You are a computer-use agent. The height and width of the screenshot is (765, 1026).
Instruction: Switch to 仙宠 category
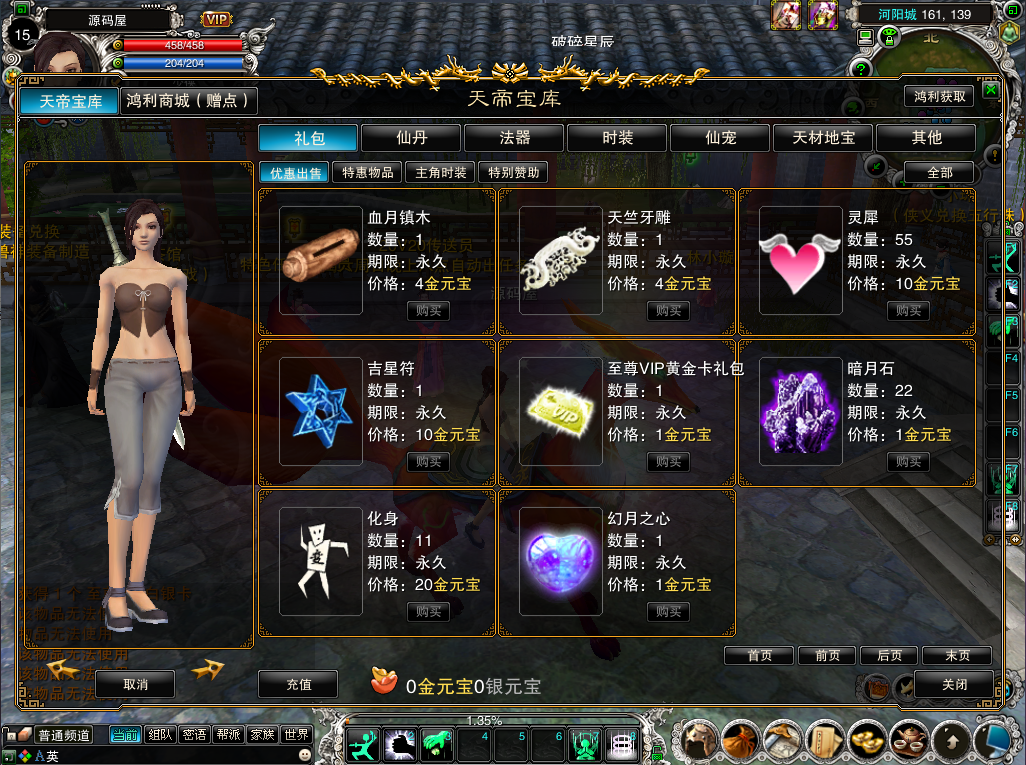[x=721, y=138]
